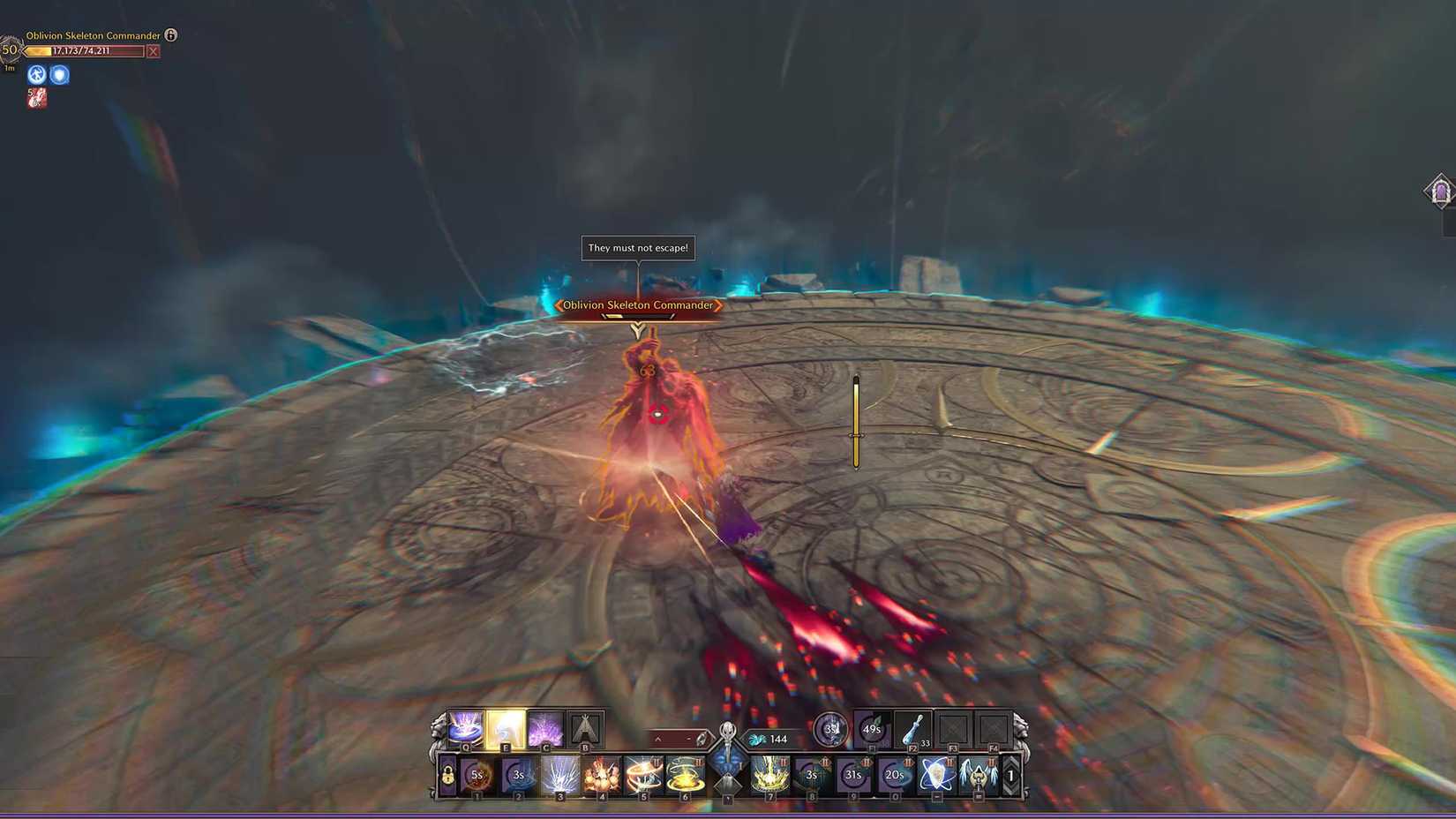Trigger the glowing crown skill in slot 7
1456x819 pixels.
[x=769, y=776]
